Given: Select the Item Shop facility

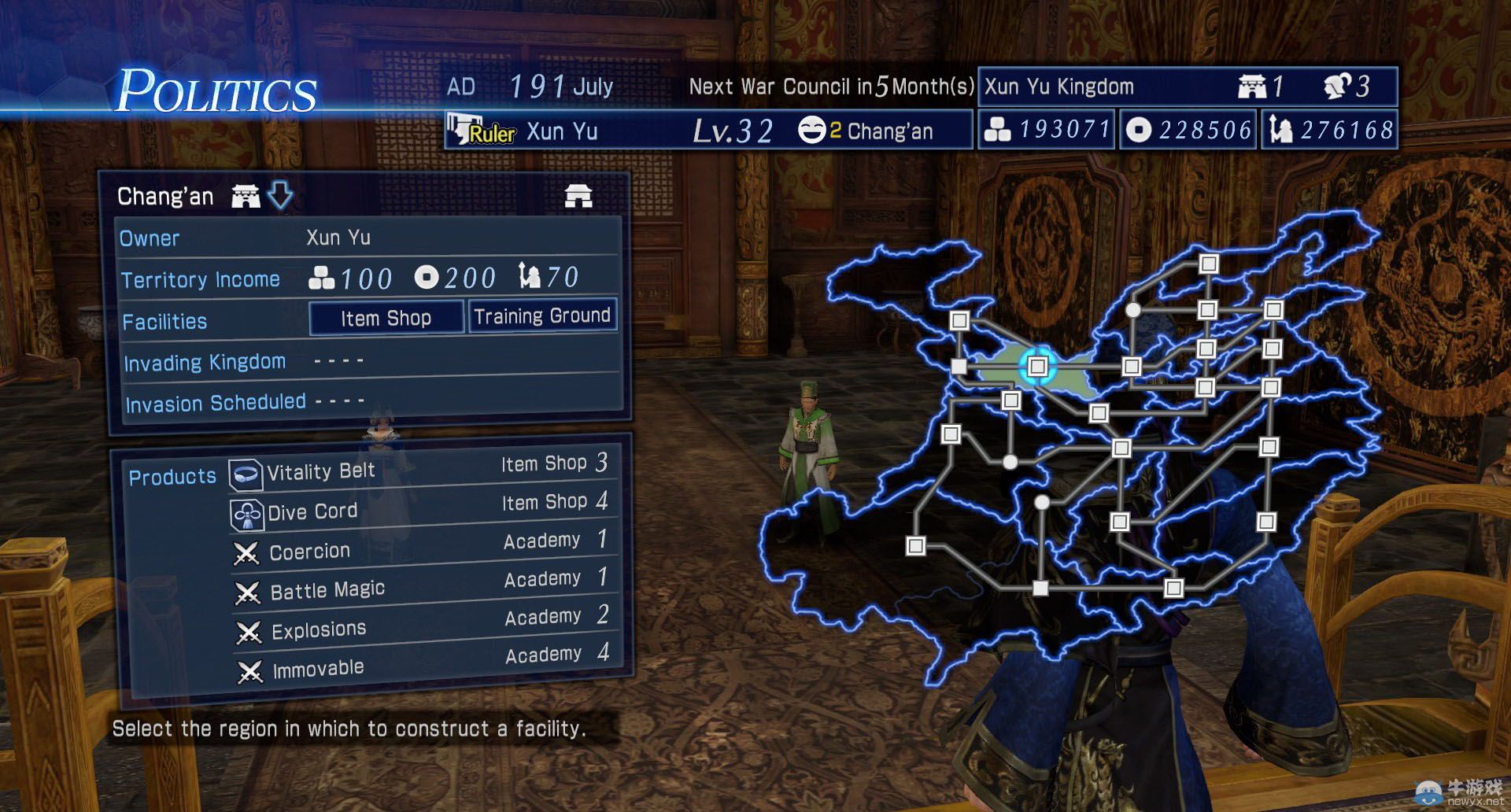Looking at the screenshot, I should pyautogui.click(x=386, y=318).
